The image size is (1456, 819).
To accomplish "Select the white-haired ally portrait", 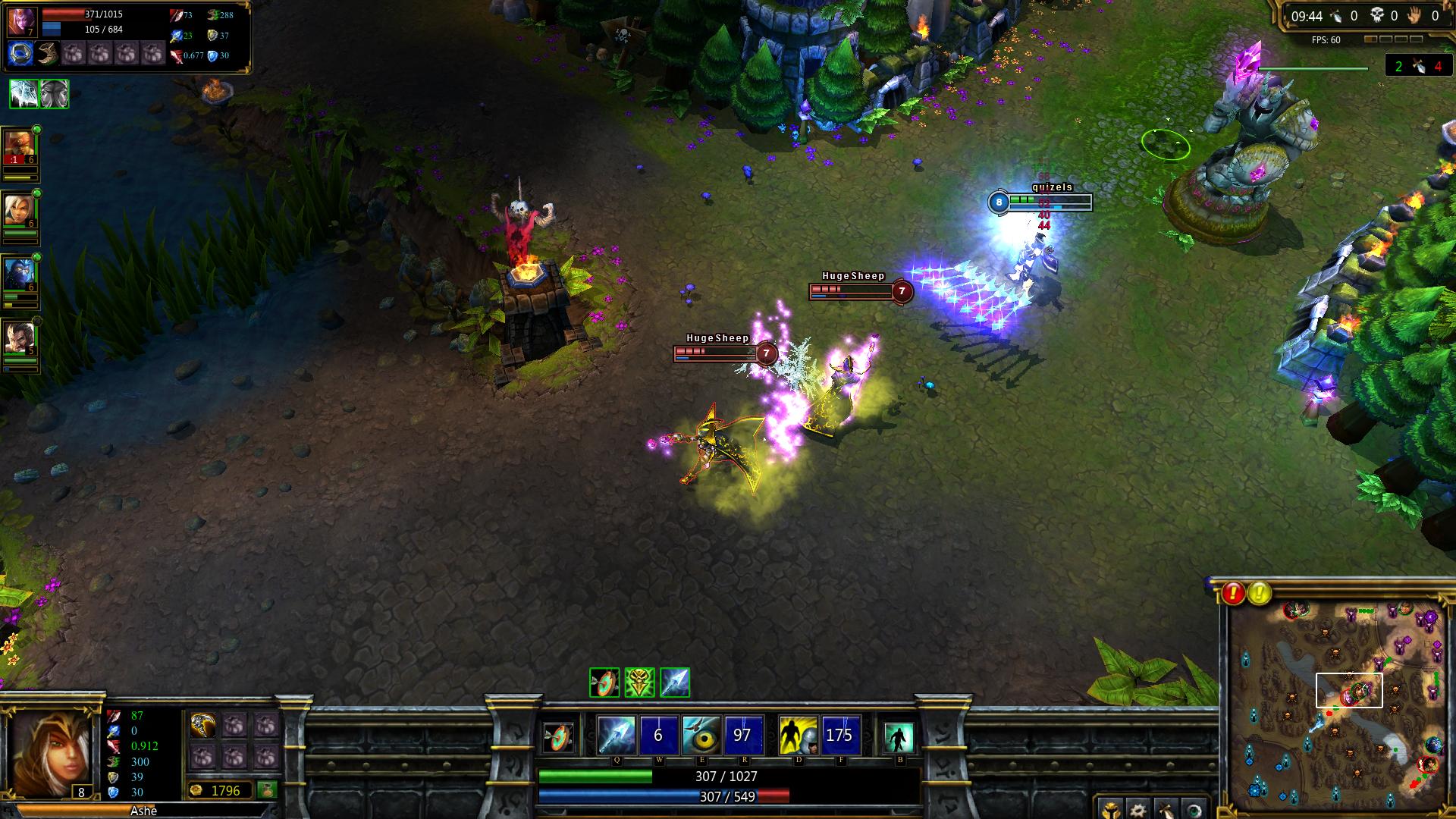I will [18, 209].
